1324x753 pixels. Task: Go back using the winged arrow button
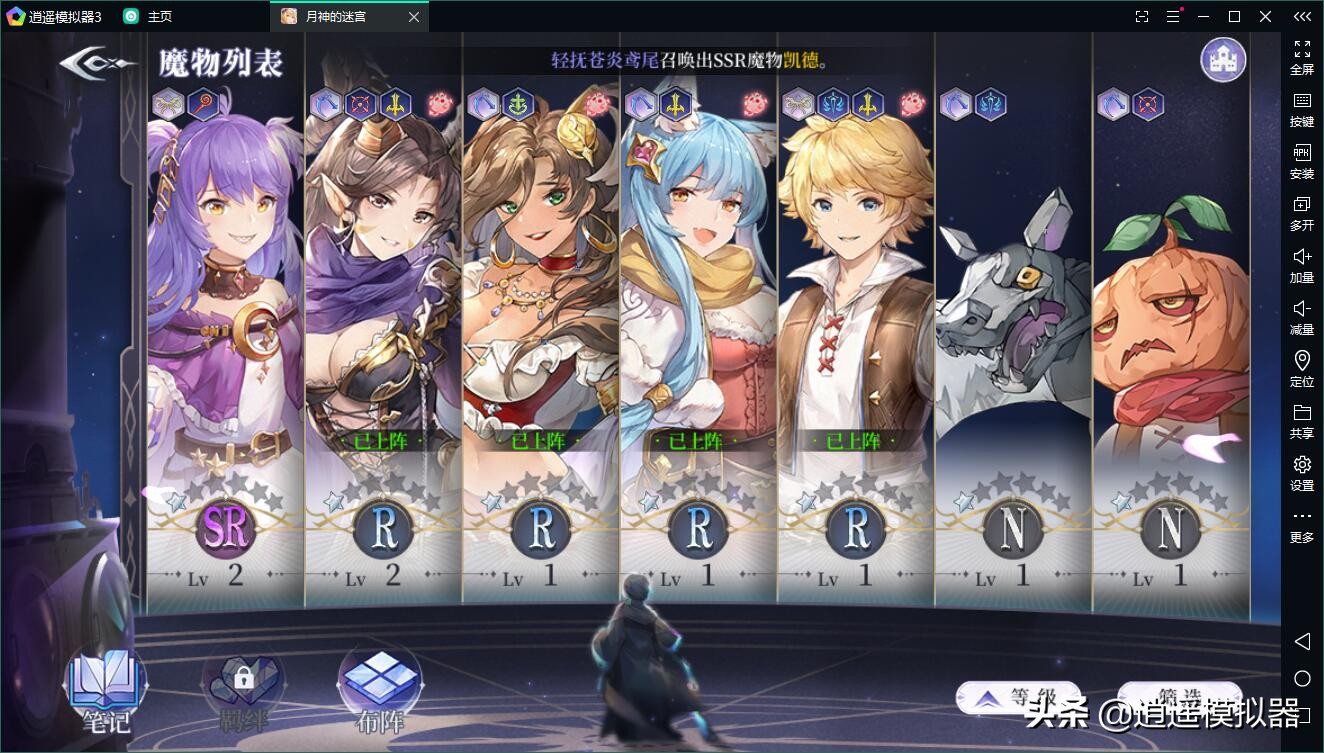97,63
